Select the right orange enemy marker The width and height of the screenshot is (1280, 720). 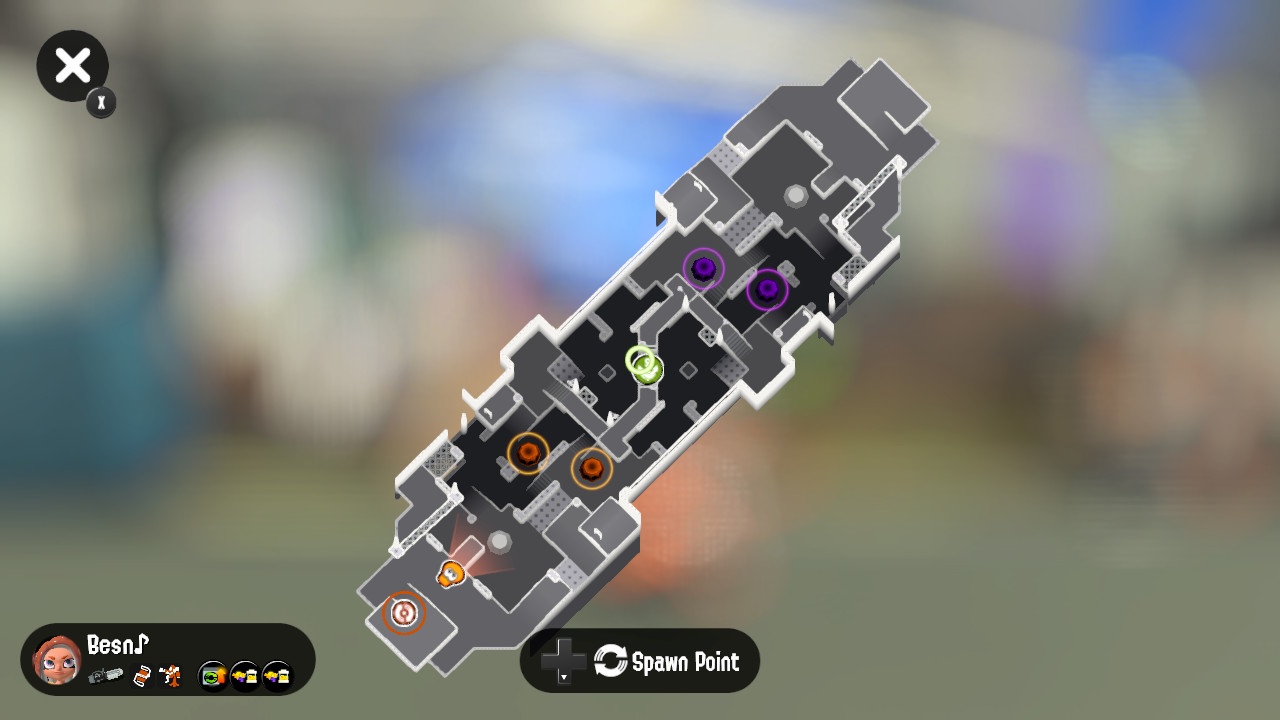point(592,468)
